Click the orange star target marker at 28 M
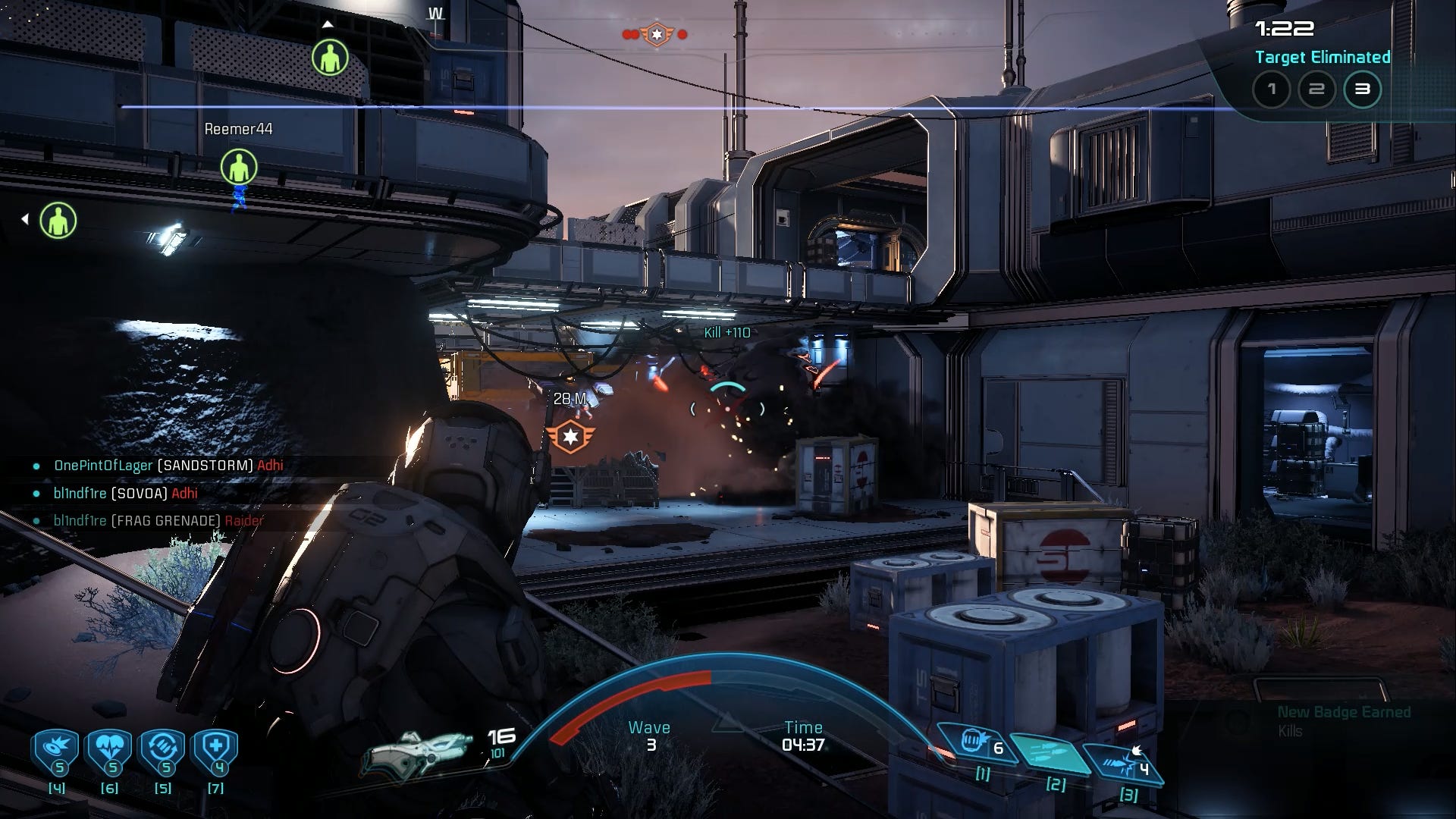Image resolution: width=1456 pixels, height=819 pixels. [570, 436]
